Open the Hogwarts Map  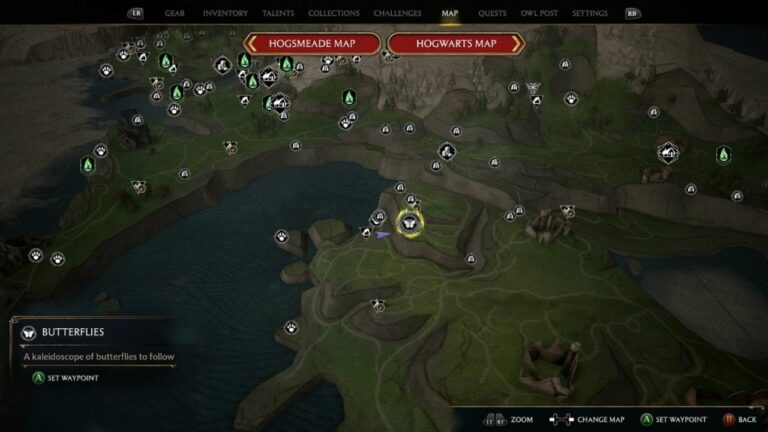coord(456,44)
